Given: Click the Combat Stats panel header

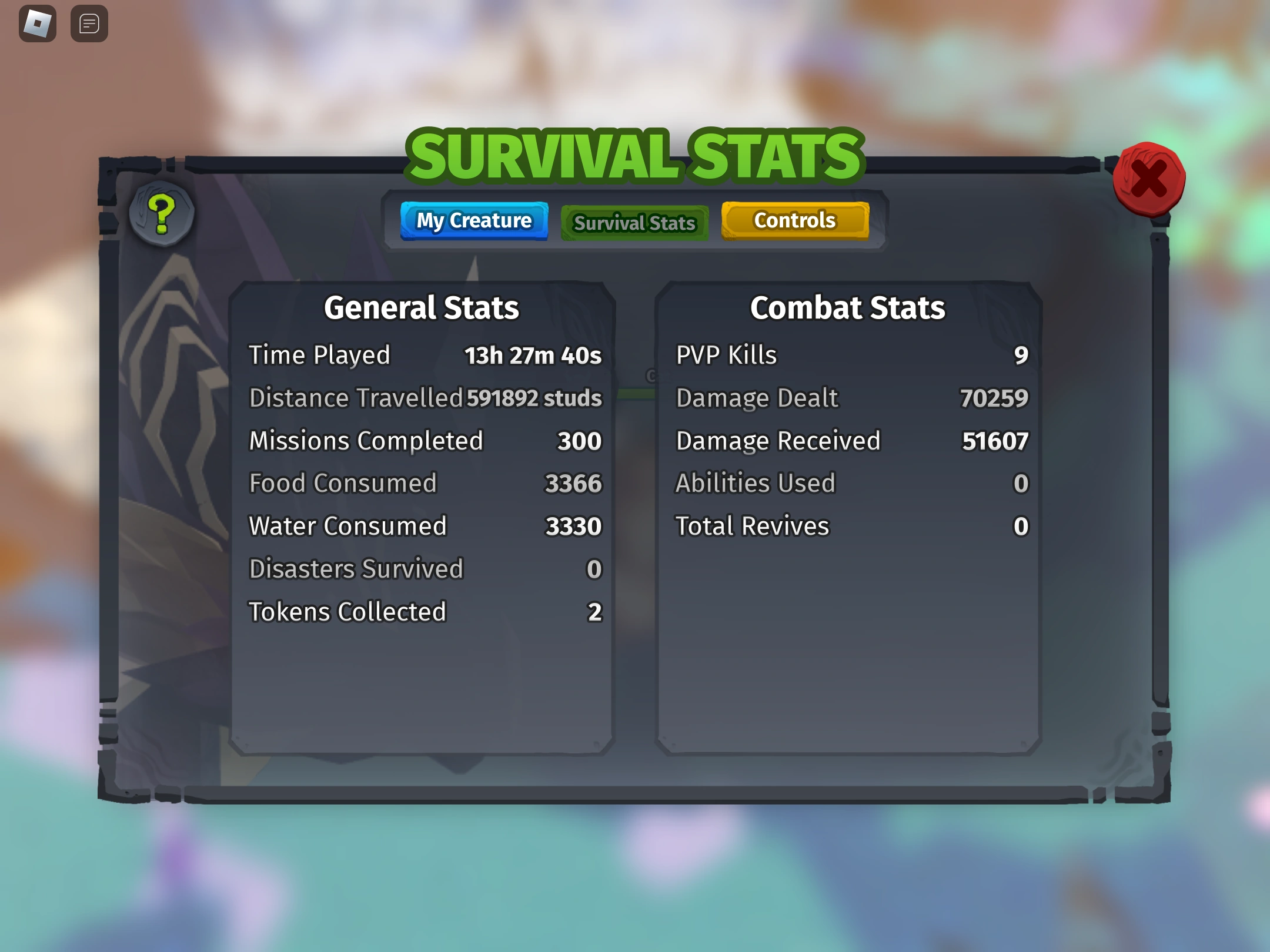Looking at the screenshot, I should 848,307.
